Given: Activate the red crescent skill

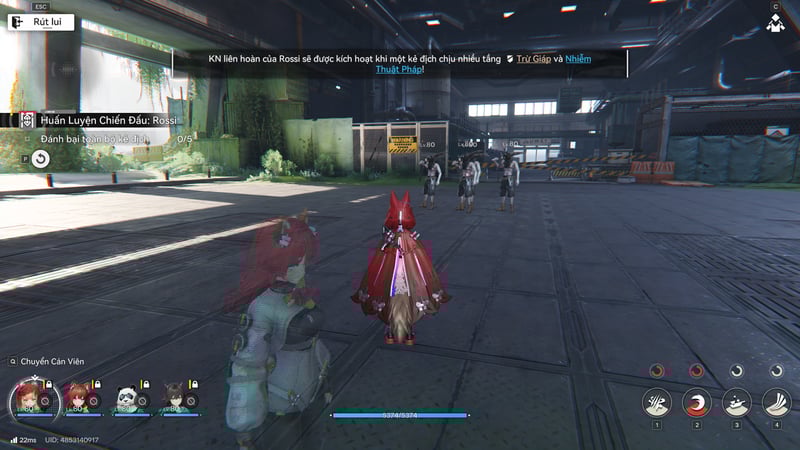Looking at the screenshot, I should (697, 402).
